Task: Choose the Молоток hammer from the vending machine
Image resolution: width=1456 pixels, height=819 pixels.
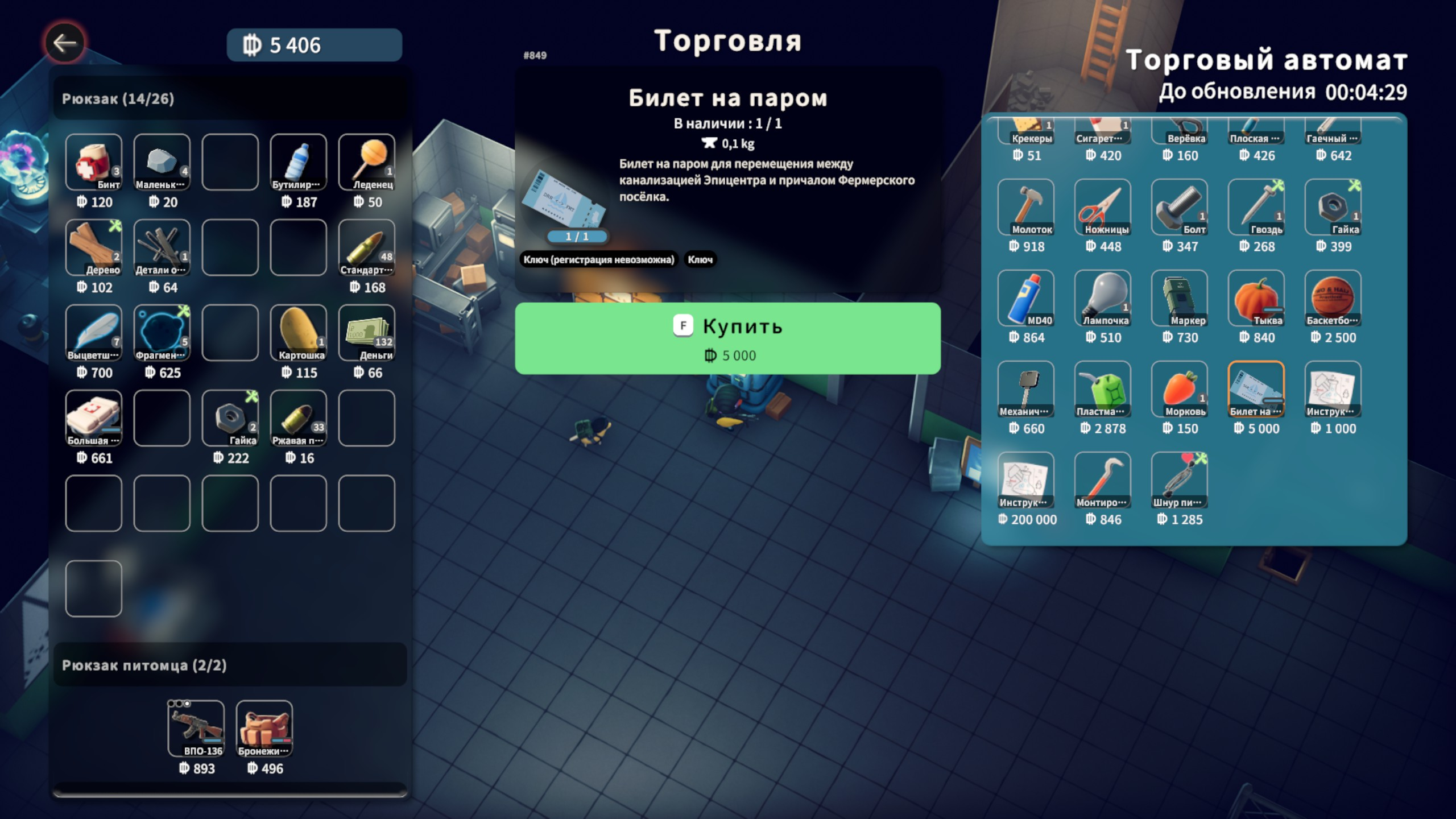Action: [1026, 207]
